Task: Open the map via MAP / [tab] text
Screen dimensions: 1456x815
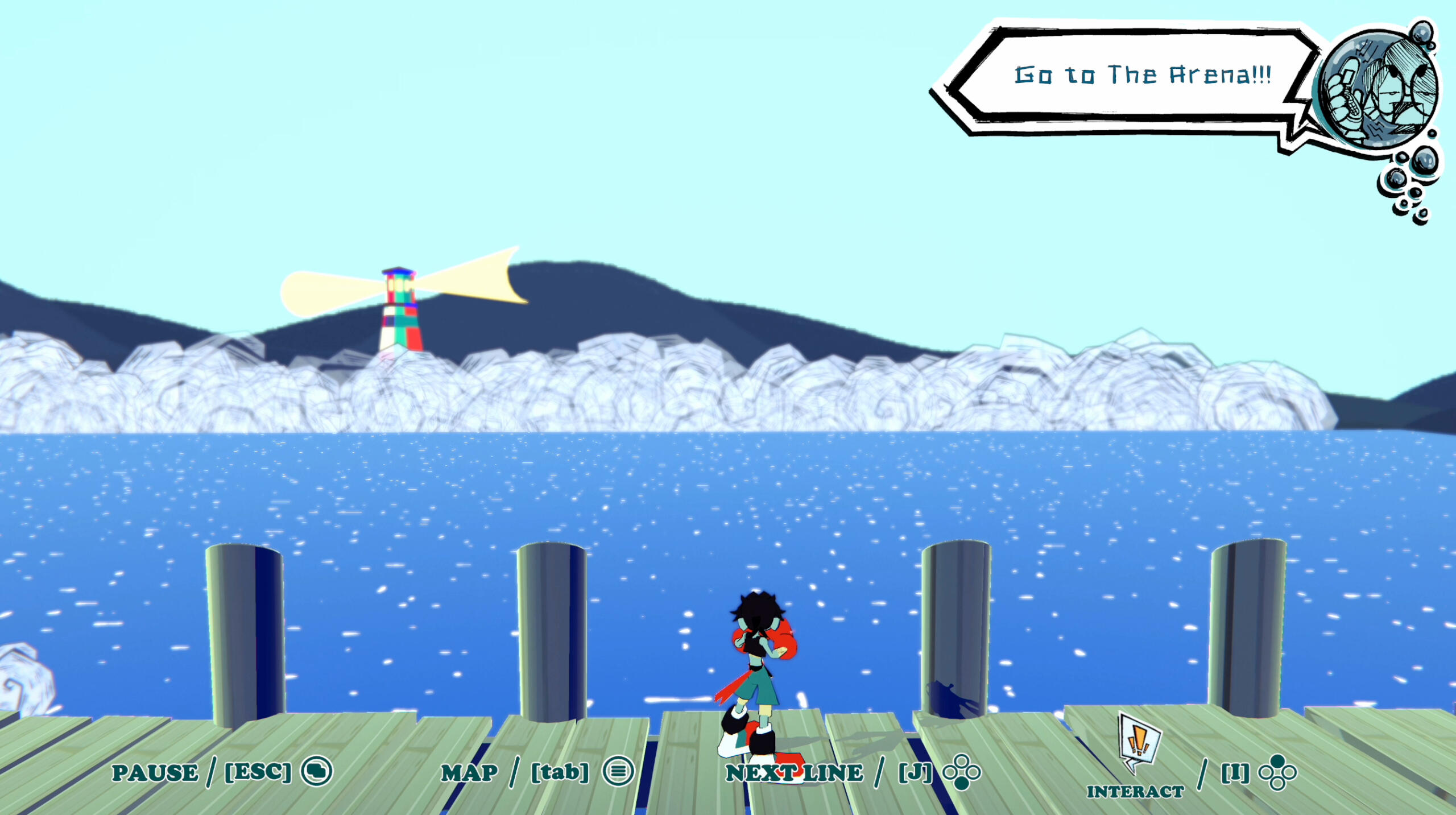Action: pyautogui.click(x=516, y=772)
